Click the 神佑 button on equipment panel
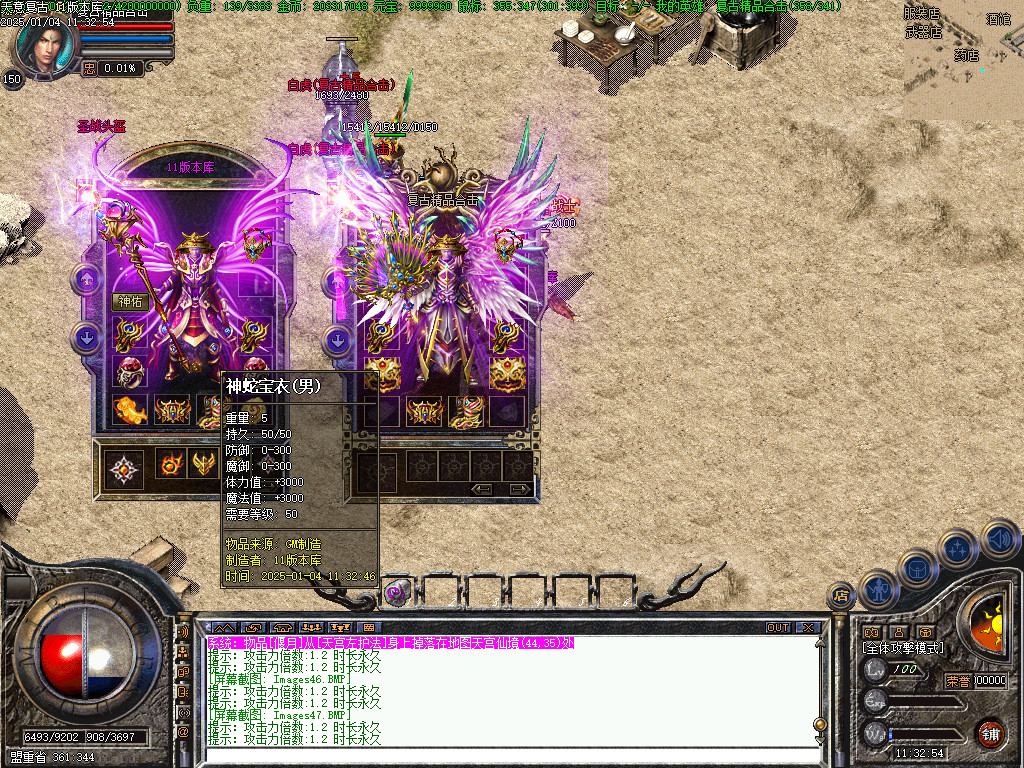The width and height of the screenshot is (1024, 768). pos(131,301)
